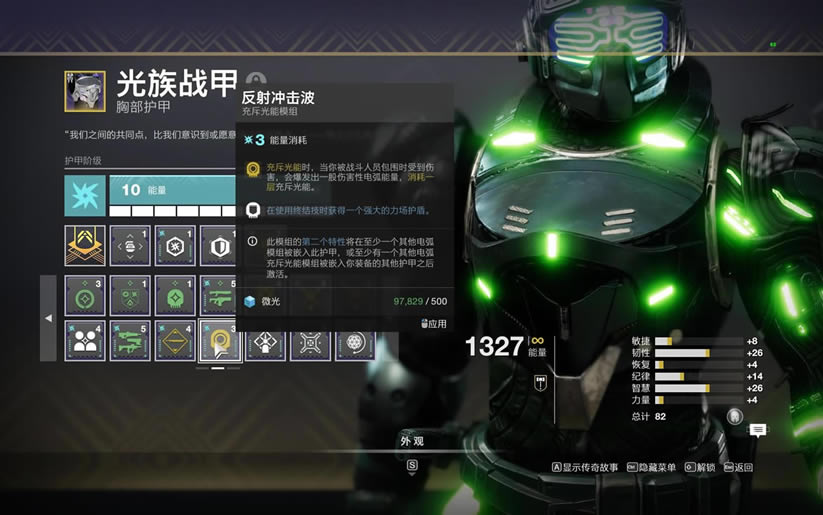Choose the two green rifles mod costing 5
The width and height of the screenshot is (823, 515).
click(130, 340)
